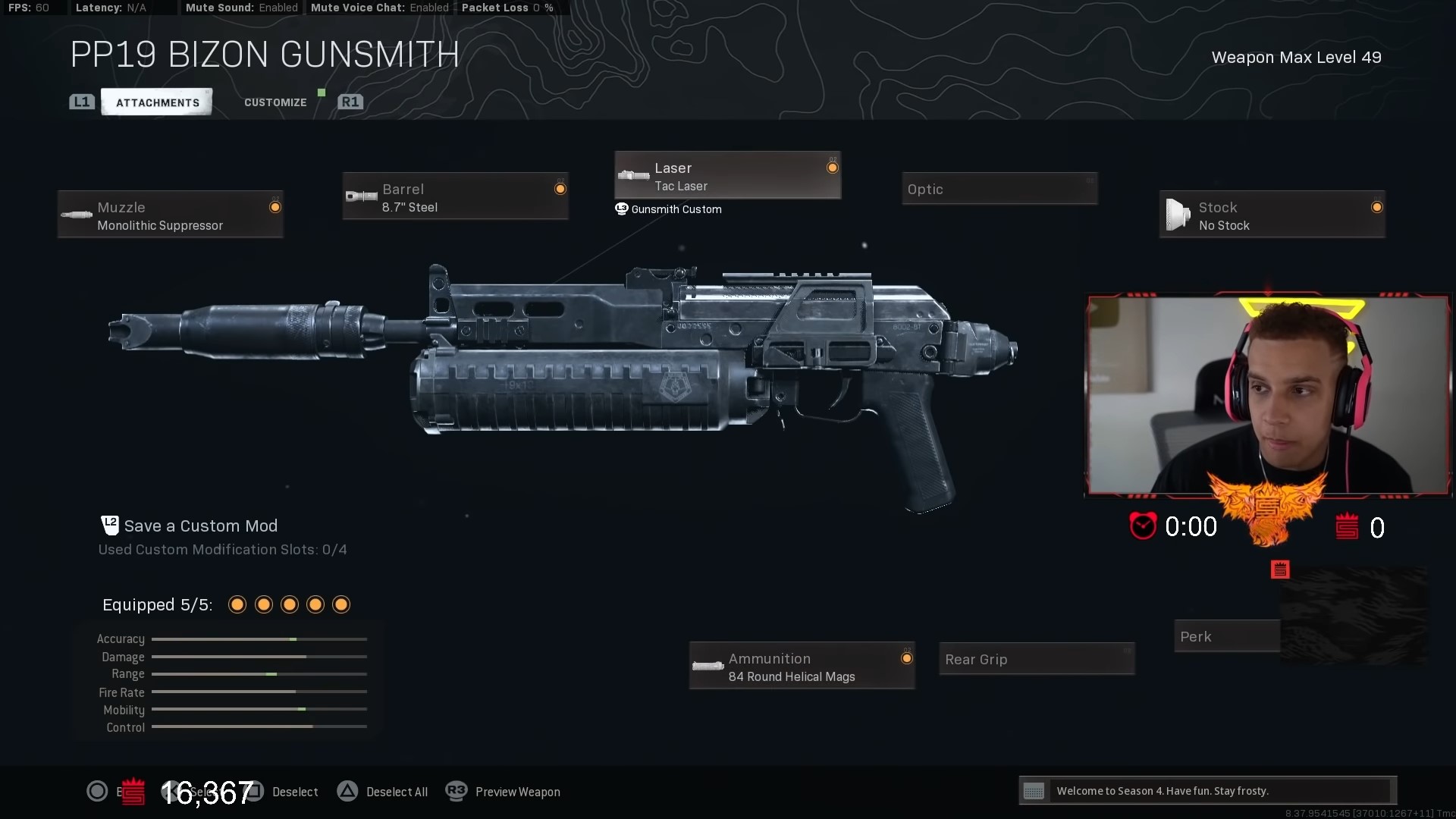The height and width of the screenshot is (819, 1456).
Task: Click the keyboard icon next to Welcome message
Action: click(1034, 791)
